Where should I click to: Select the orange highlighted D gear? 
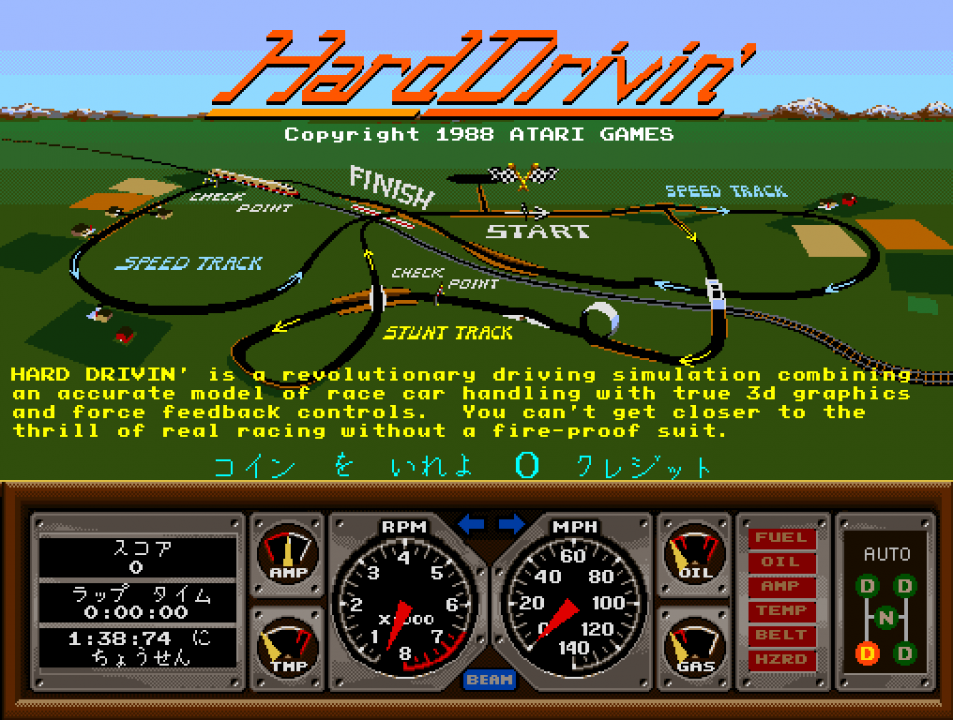(867, 654)
